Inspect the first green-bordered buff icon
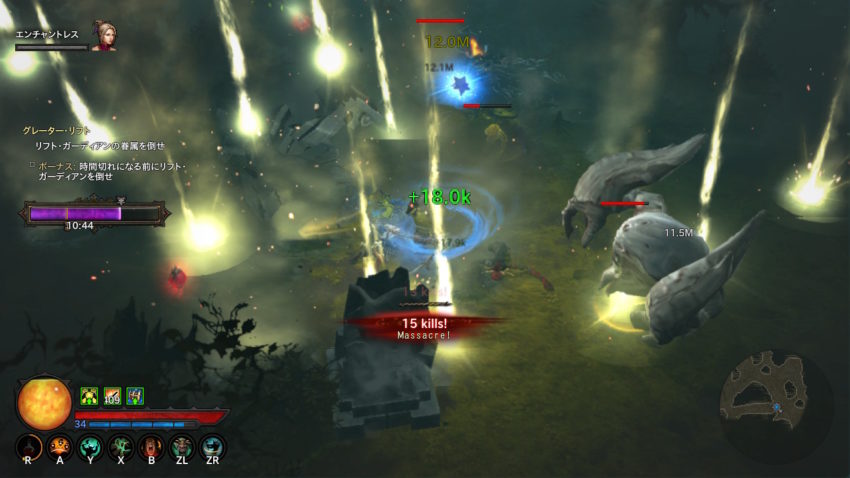Viewport: 850px width, 478px height. click(88, 396)
